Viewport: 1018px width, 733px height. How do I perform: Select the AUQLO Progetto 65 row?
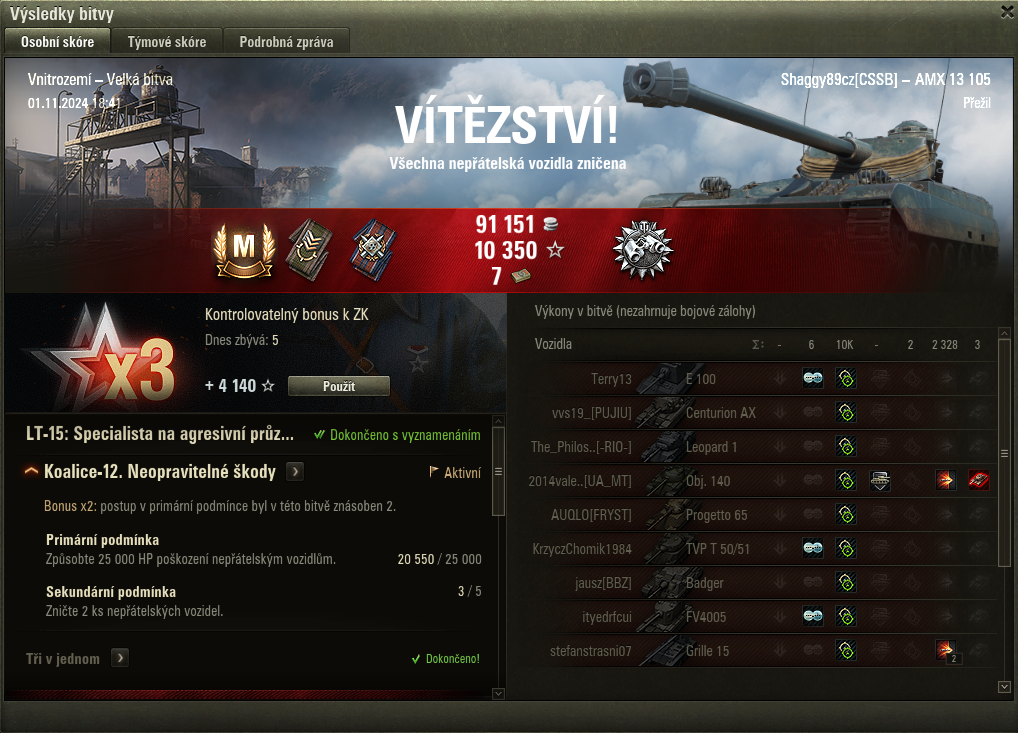700,515
